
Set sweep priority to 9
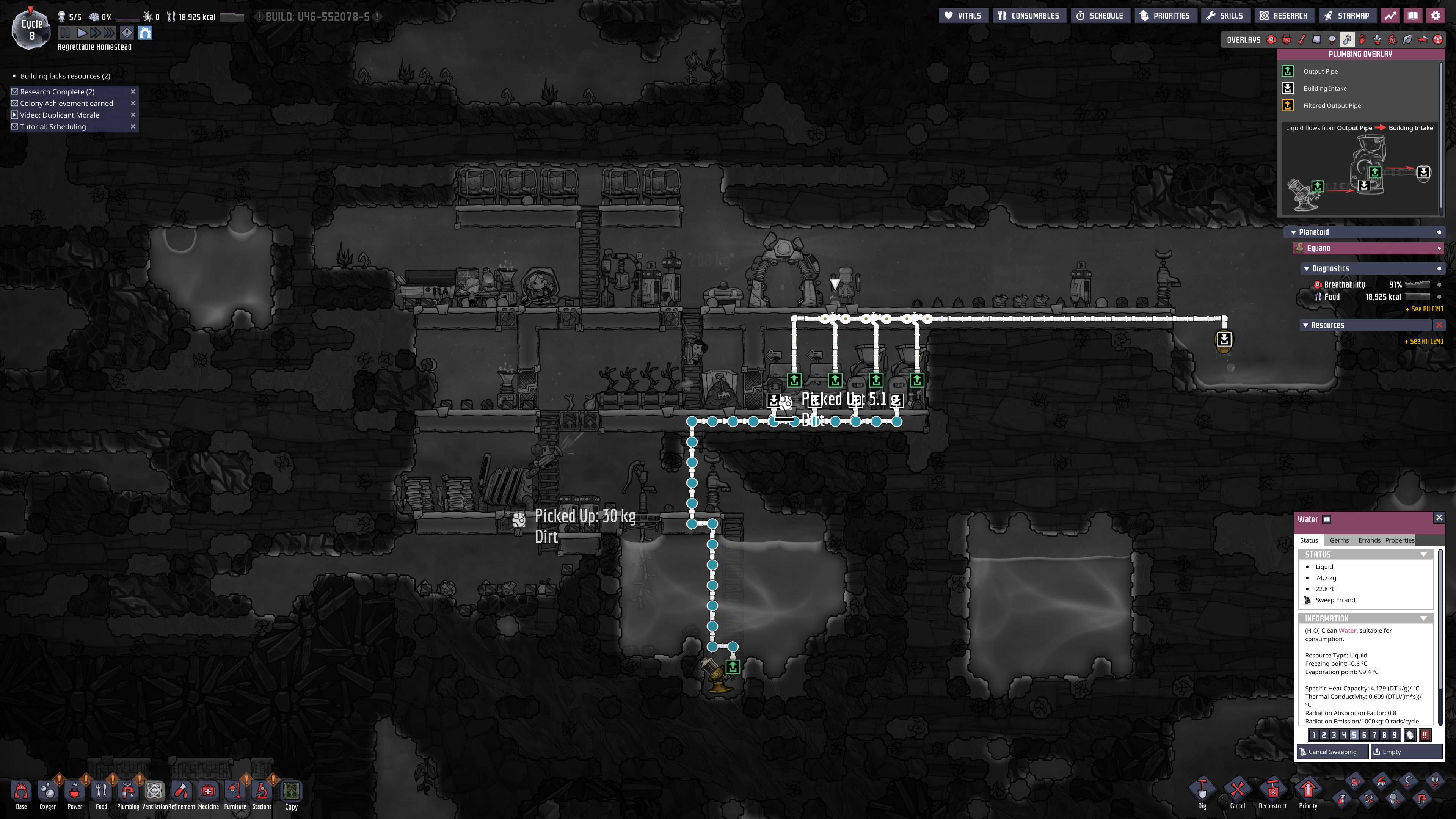pos(1395,735)
